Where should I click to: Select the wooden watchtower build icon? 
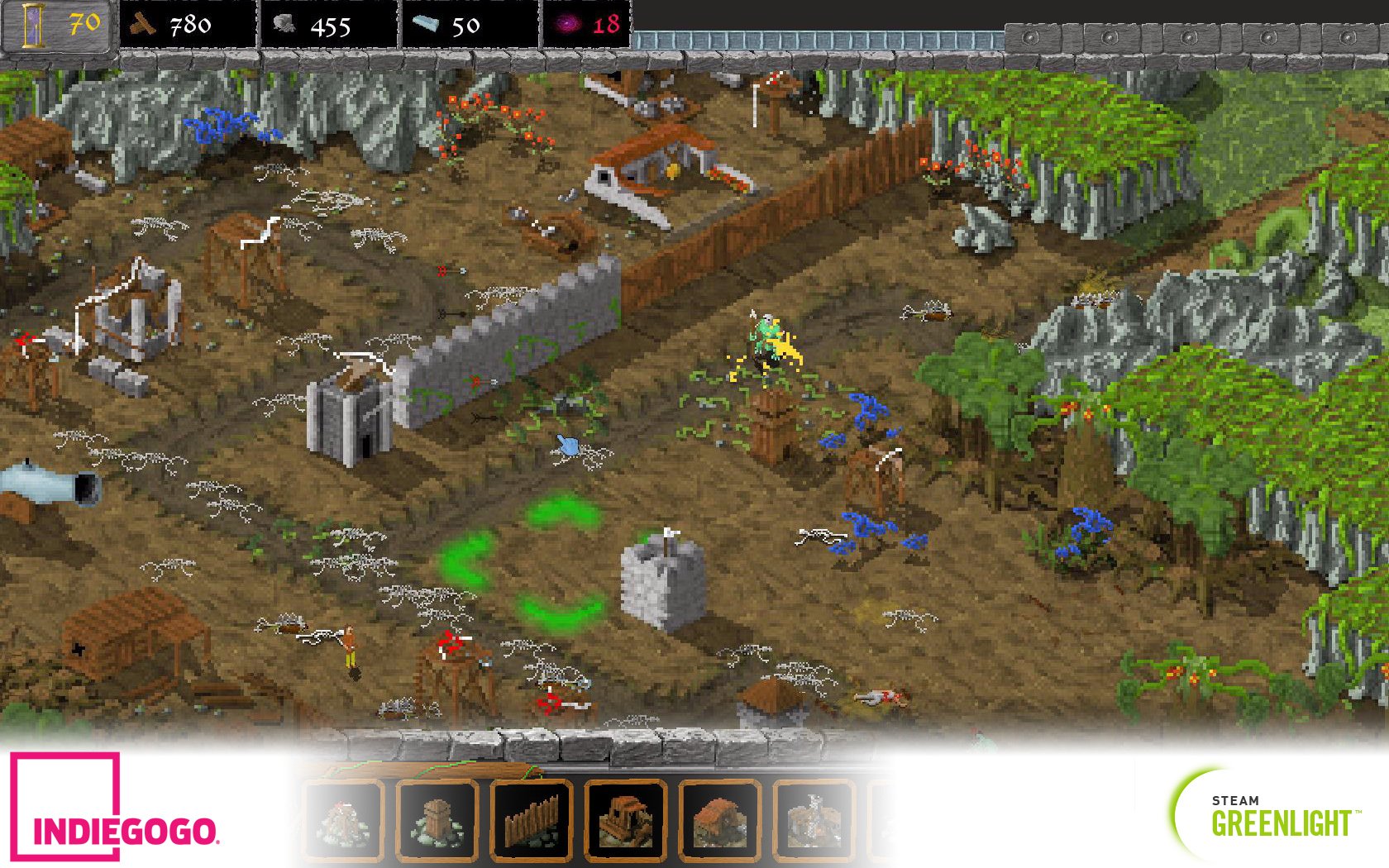tap(437, 821)
